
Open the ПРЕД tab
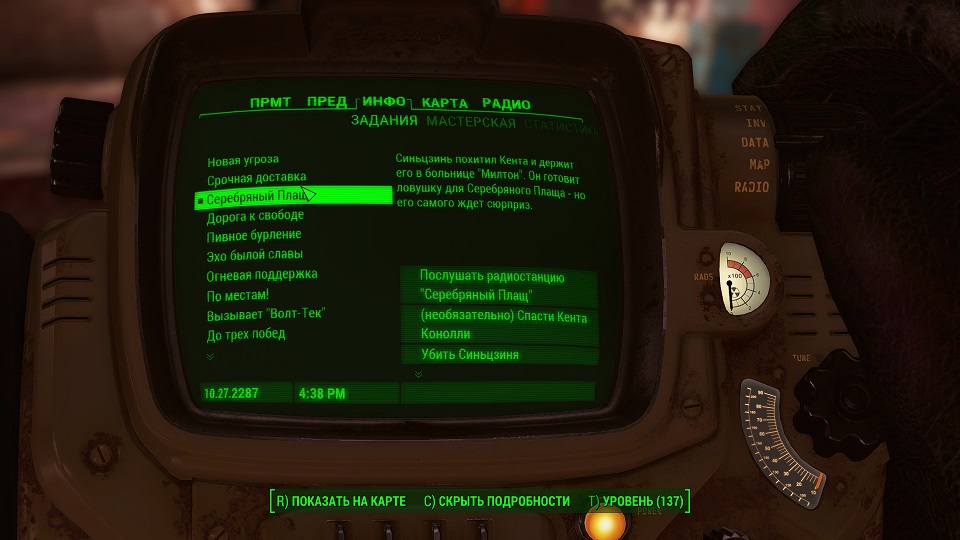pos(327,103)
